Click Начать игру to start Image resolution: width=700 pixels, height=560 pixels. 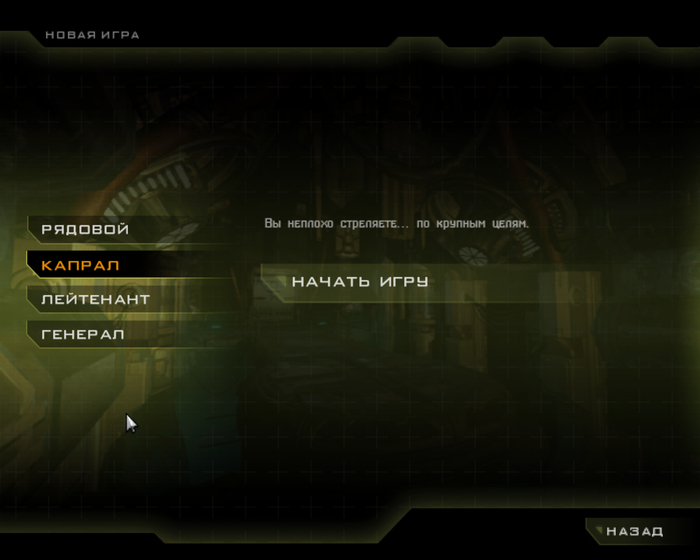pos(360,282)
